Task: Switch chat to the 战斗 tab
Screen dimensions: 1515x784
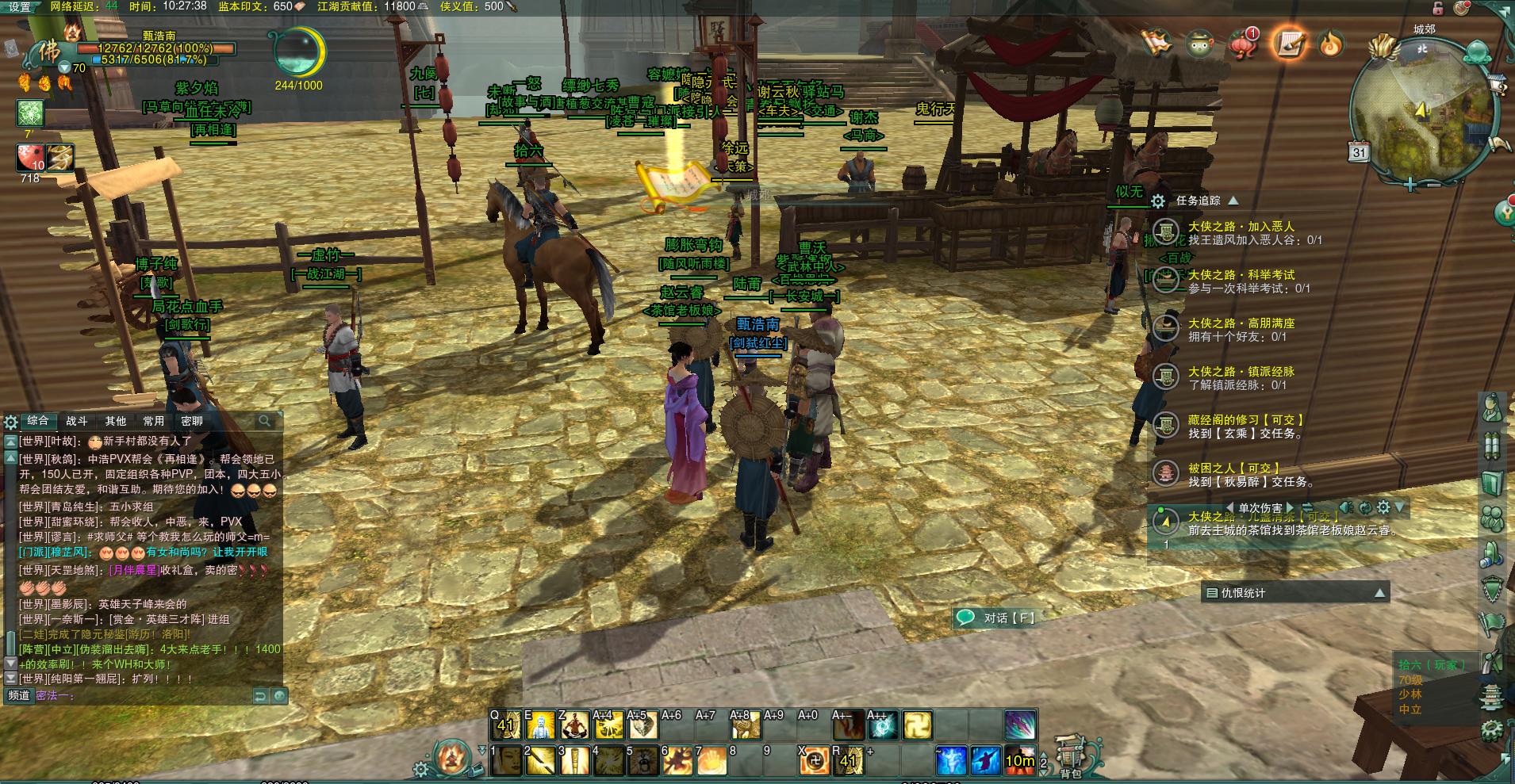Action: (76, 421)
